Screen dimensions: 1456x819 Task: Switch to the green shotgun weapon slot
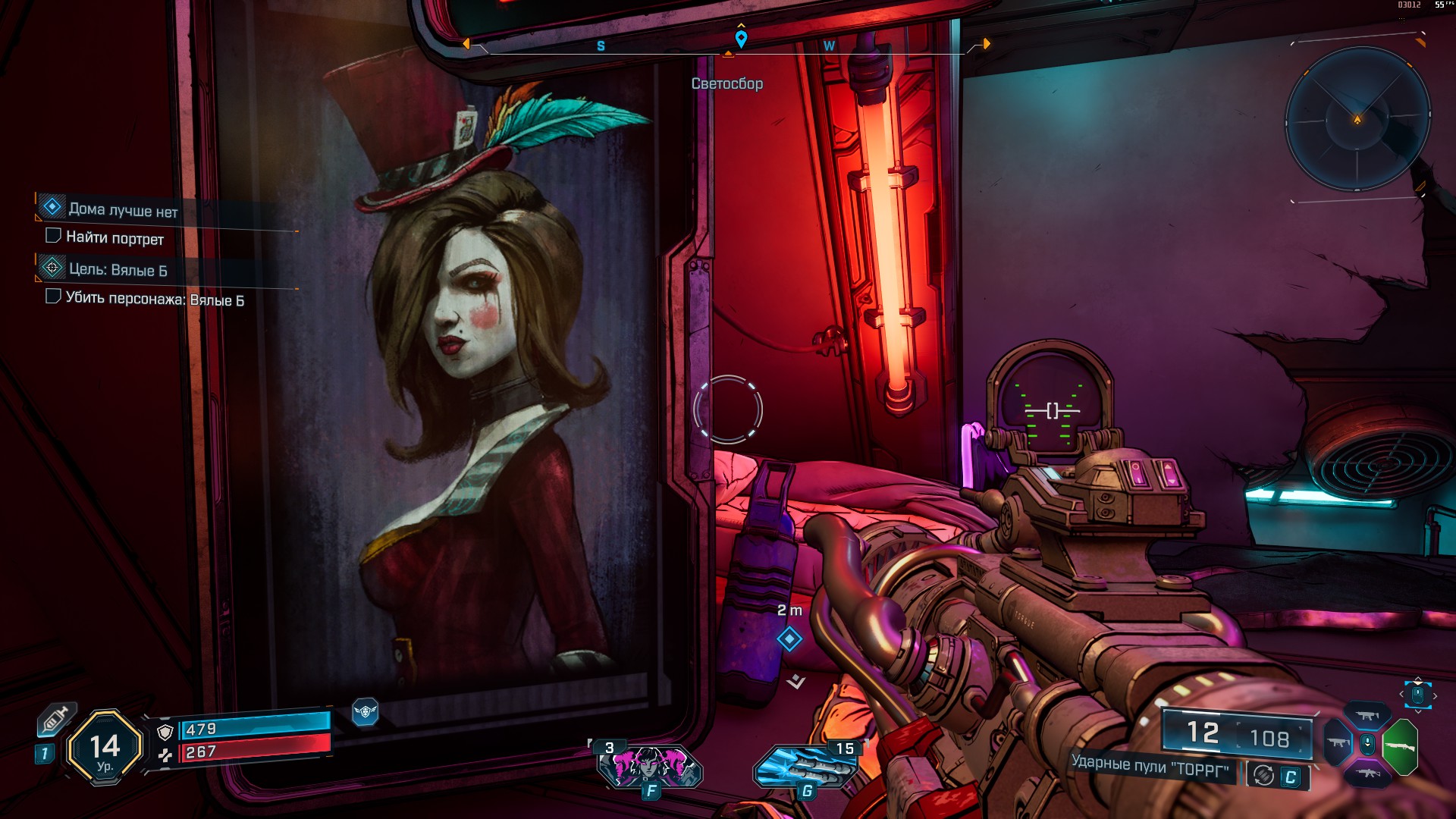point(1400,746)
